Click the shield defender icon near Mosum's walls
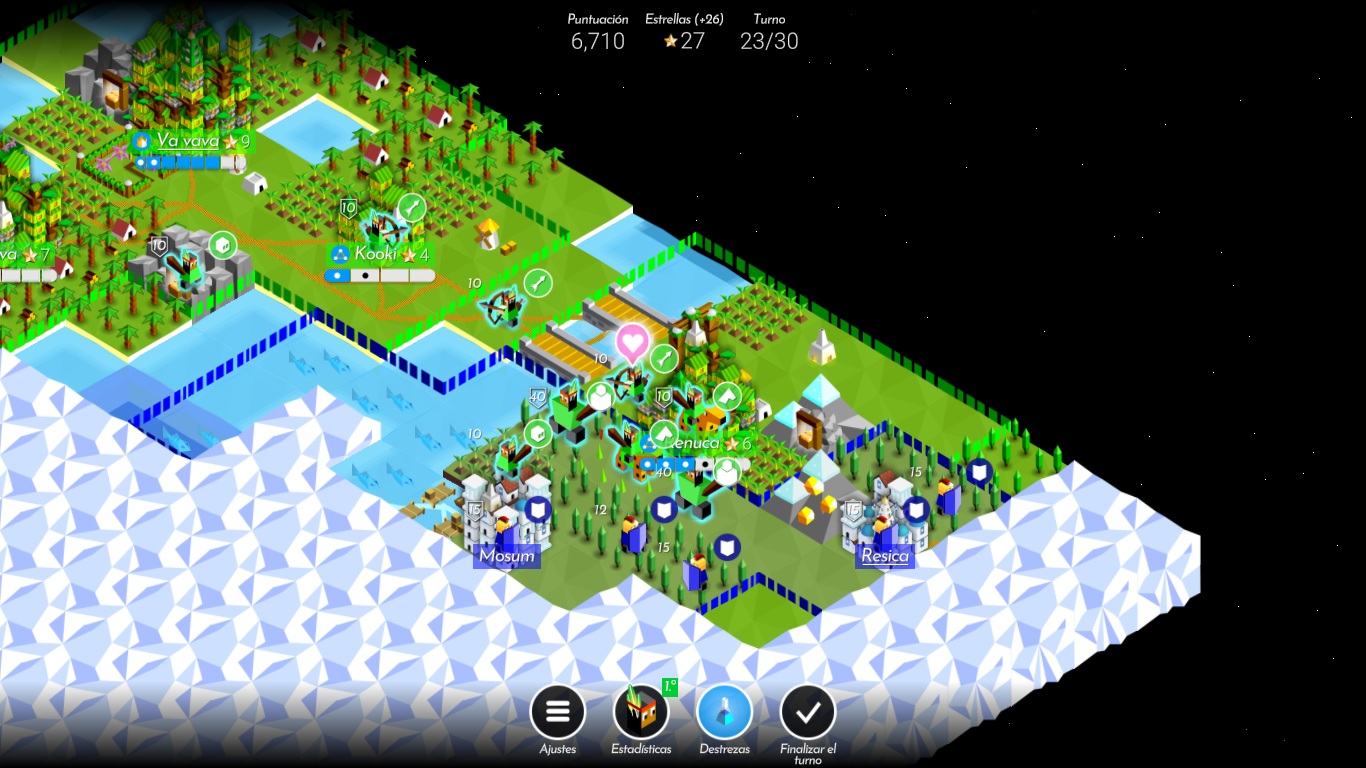The width and height of the screenshot is (1366, 768). [x=538, y=510]
